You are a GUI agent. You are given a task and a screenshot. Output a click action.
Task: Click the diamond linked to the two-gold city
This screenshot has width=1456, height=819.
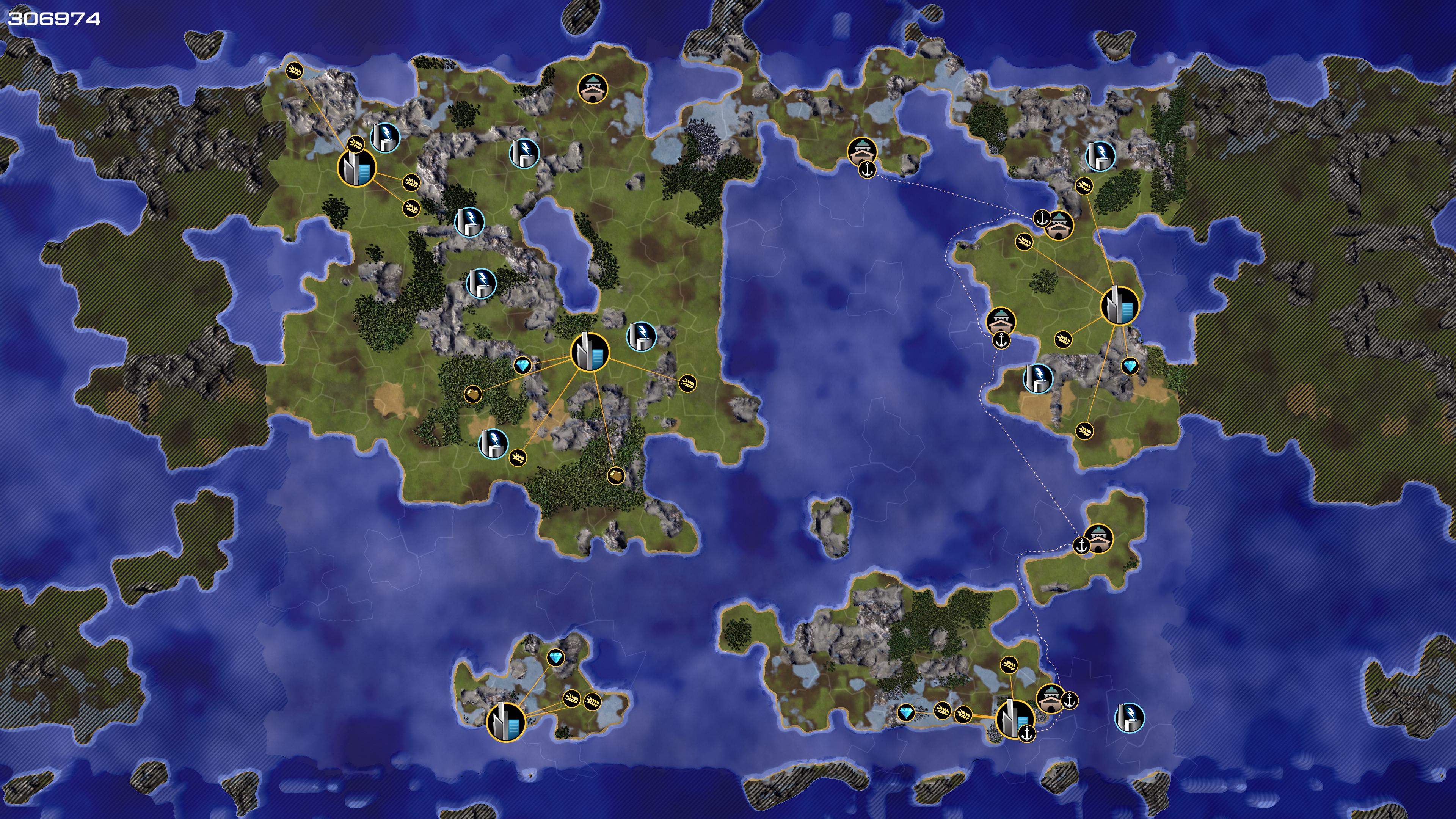click(522, 366)
